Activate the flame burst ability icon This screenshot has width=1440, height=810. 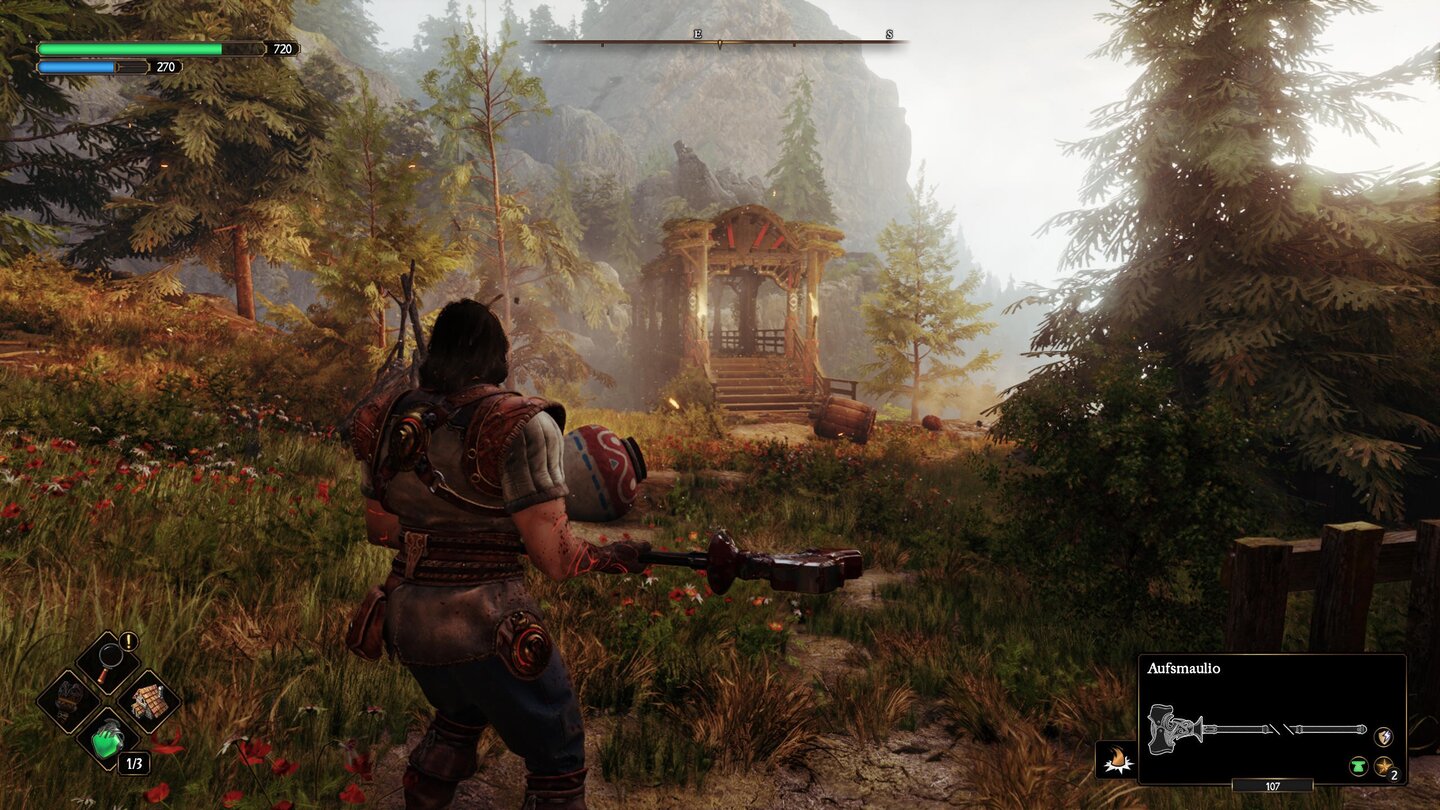point(1115,759)
